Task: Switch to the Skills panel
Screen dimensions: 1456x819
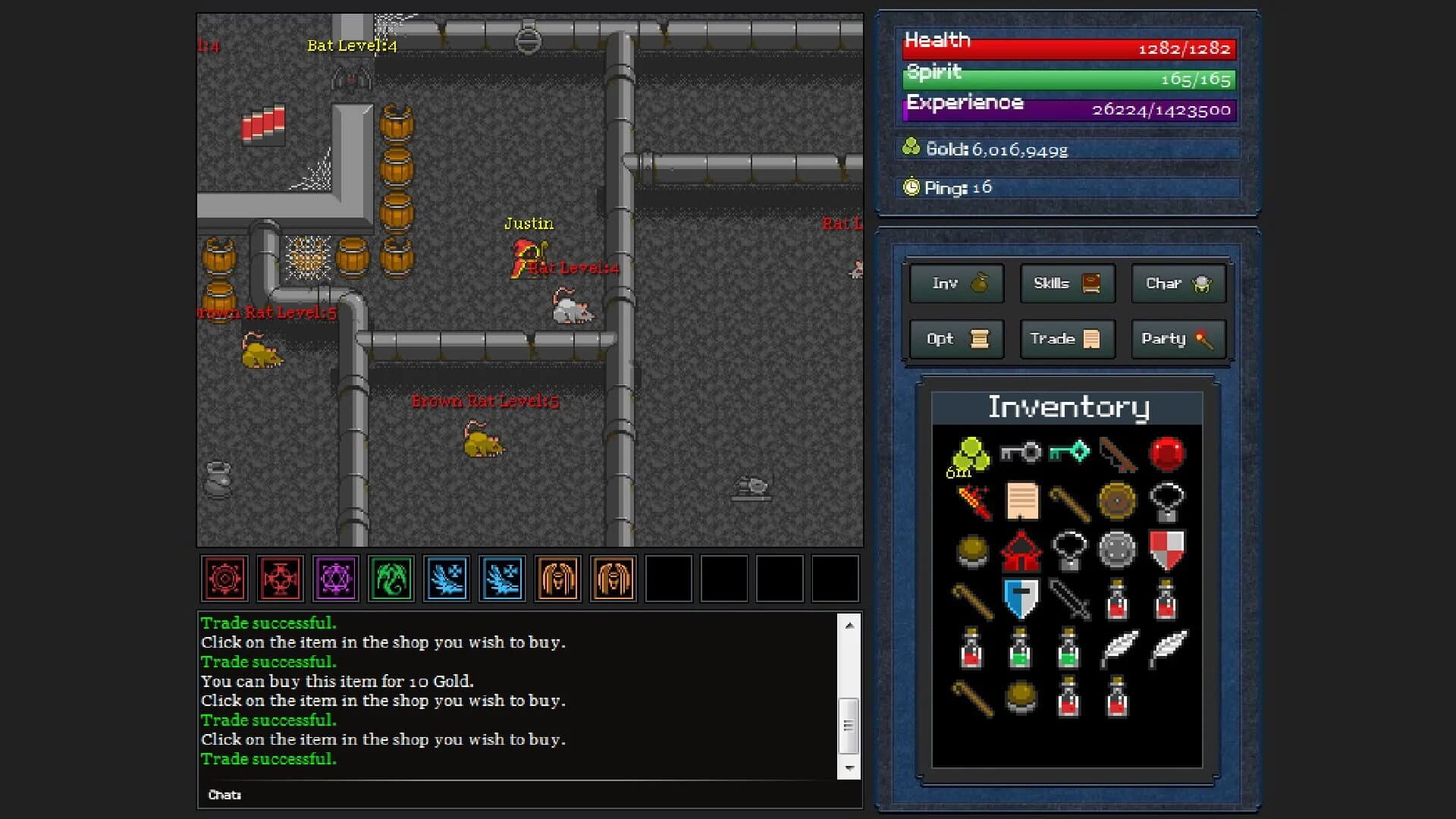Action: tap(1067, 284)
